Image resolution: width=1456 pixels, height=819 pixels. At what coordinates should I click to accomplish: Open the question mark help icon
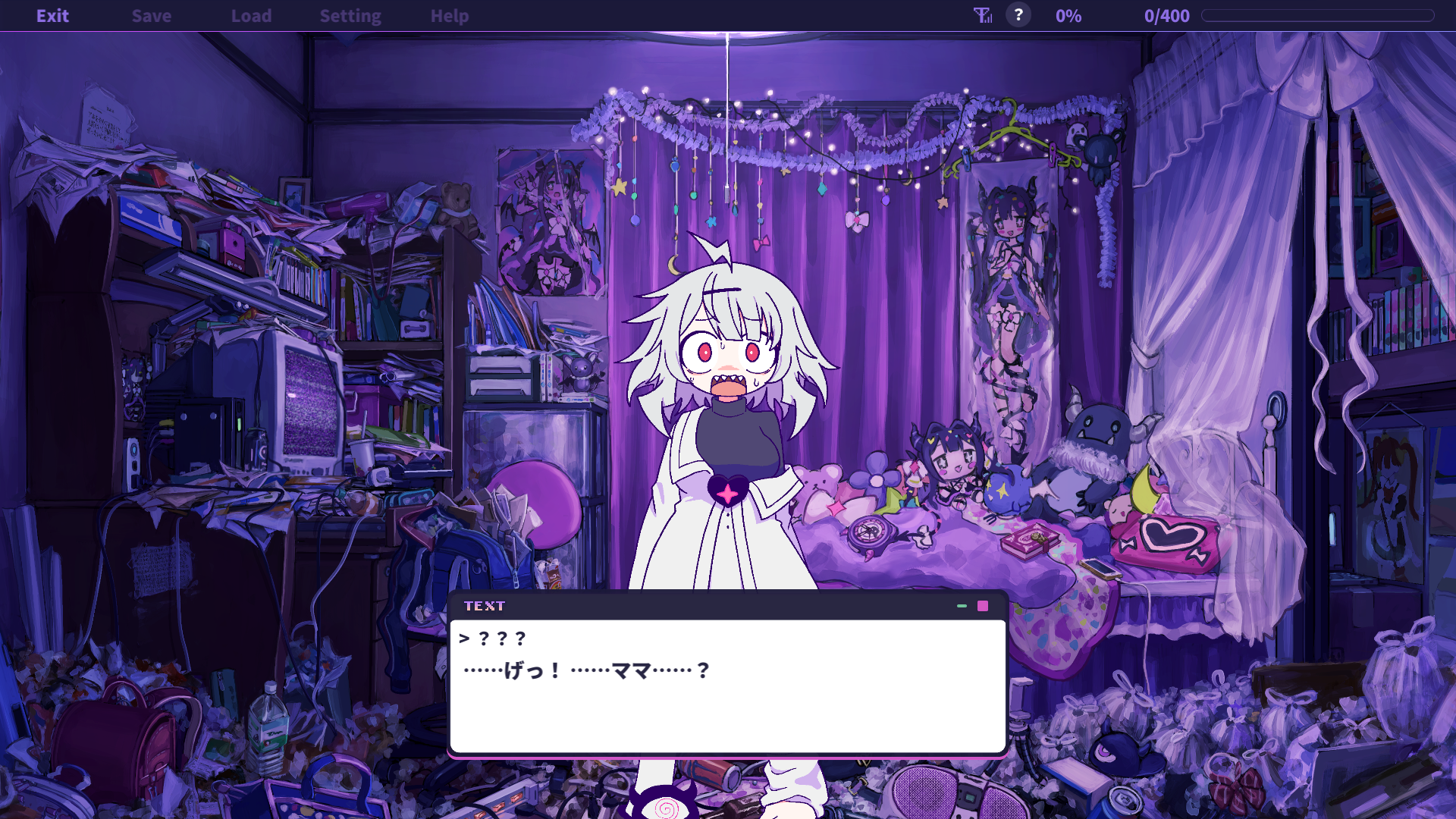1018,15
